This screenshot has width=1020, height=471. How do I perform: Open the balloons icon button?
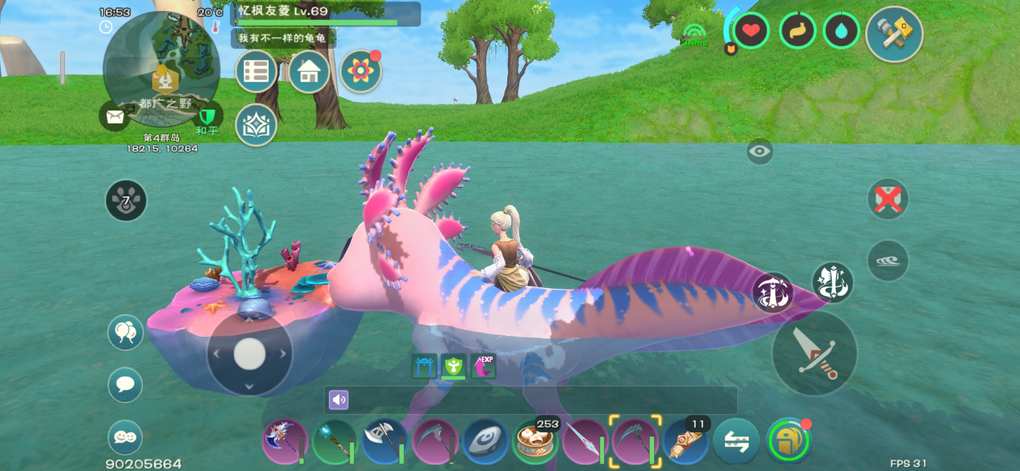pyautogui.click(x=125, y=332)
